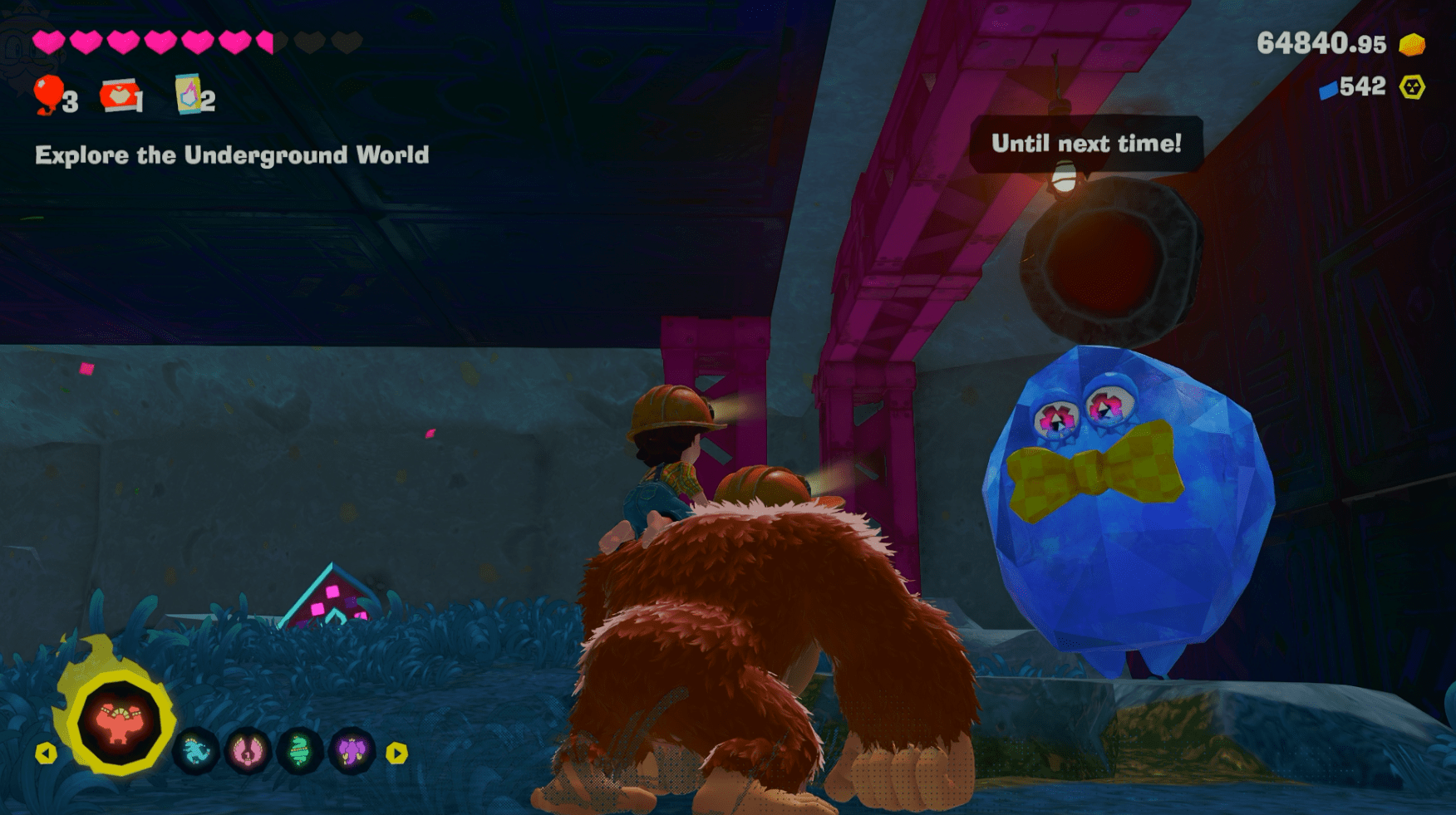Screen dimensions: 1456x815
Task: Pick the green Snake Bananza icon
Action: click(300, 752)
